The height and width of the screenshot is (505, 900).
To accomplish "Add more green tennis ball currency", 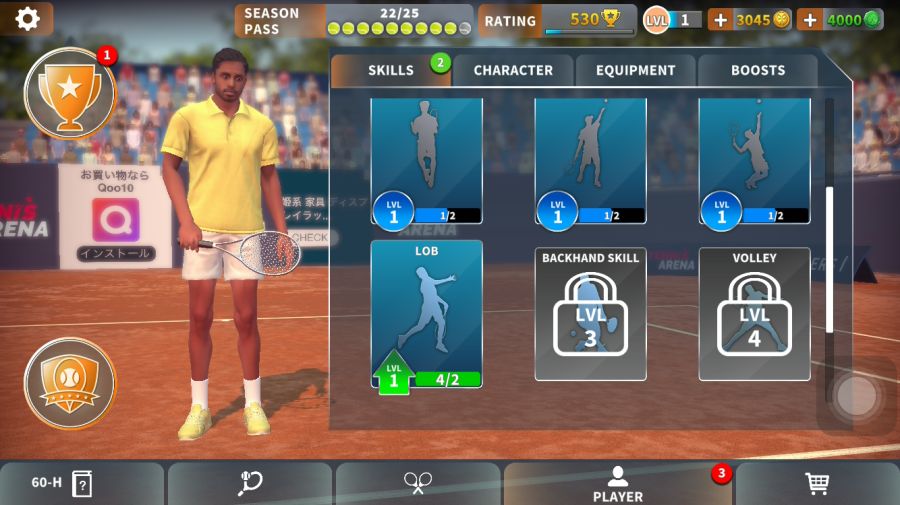I will (x=810, y=20).
